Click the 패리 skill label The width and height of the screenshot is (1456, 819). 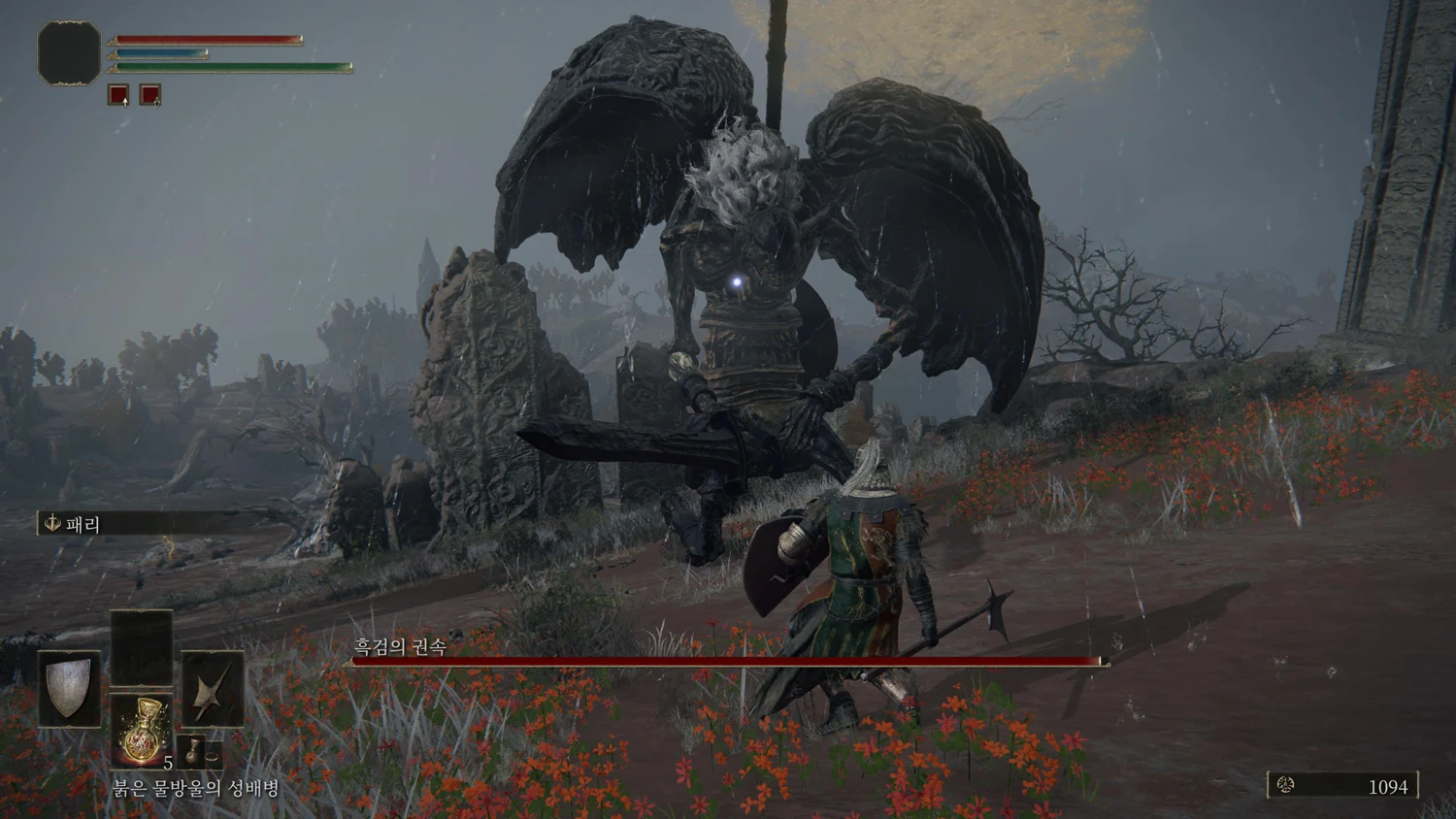click(x=83, y=524)
